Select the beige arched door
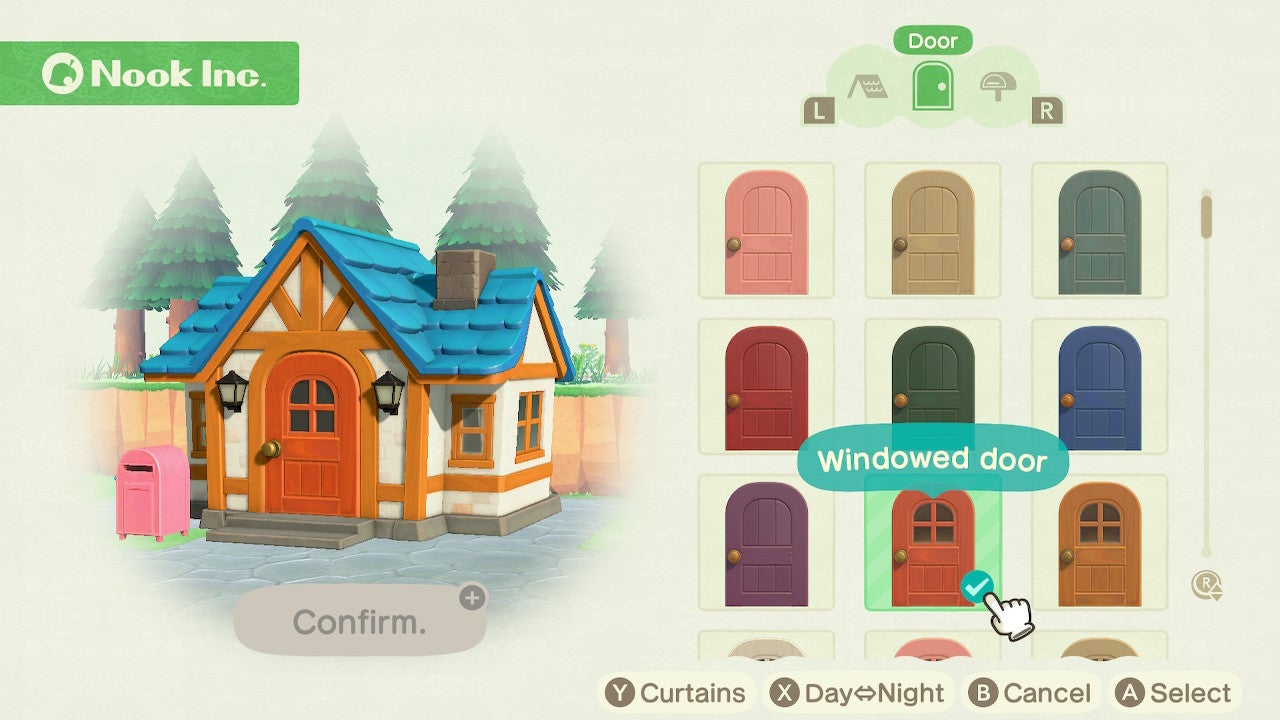 (932, 232)
